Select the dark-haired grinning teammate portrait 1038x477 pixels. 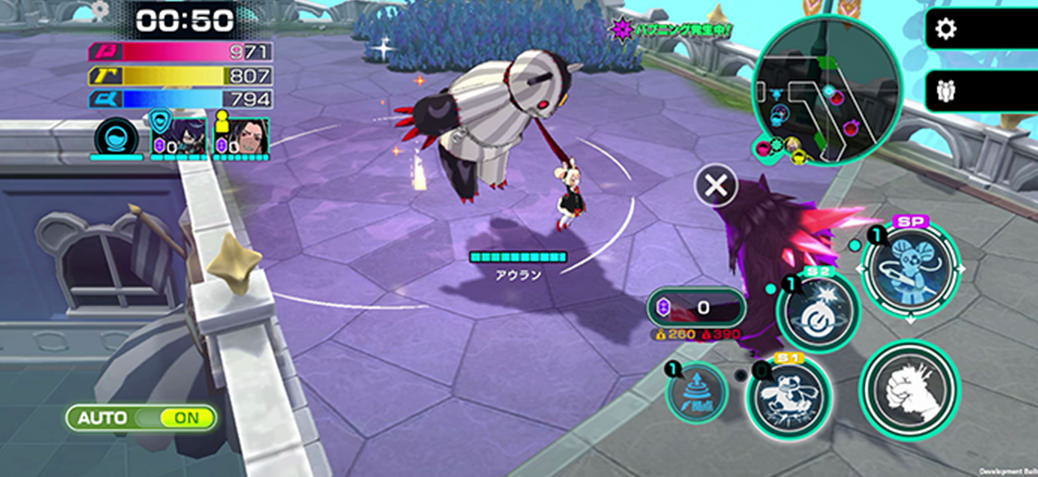click(239, 134)
